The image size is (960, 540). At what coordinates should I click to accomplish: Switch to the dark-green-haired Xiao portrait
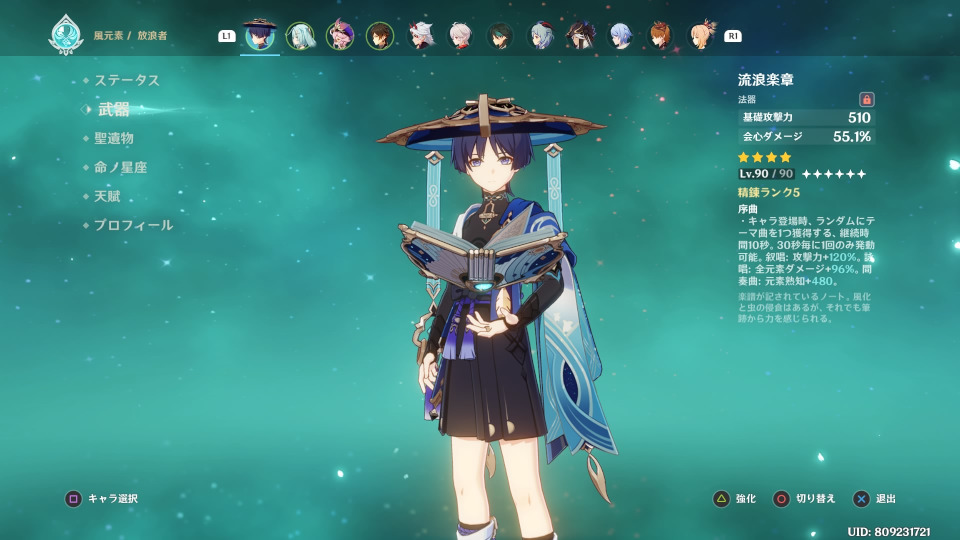pos(500,36)
